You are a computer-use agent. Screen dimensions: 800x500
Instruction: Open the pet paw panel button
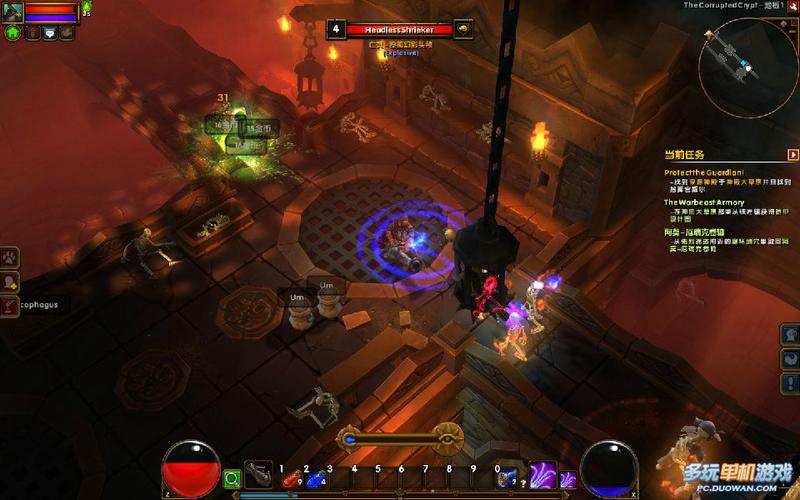click(9, 256)
